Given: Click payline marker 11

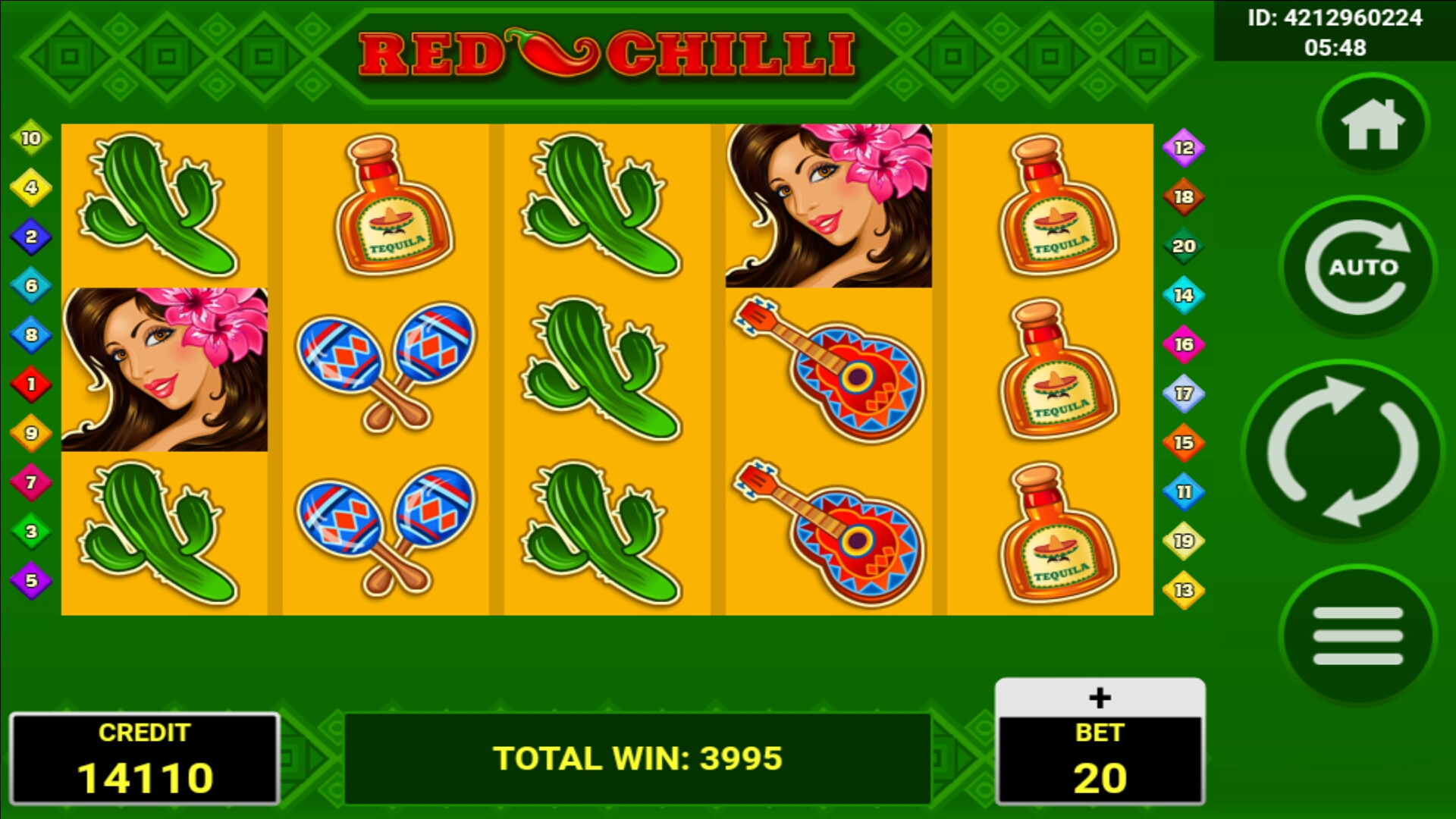Looking at the screenshot, I should coord(1184,492).
